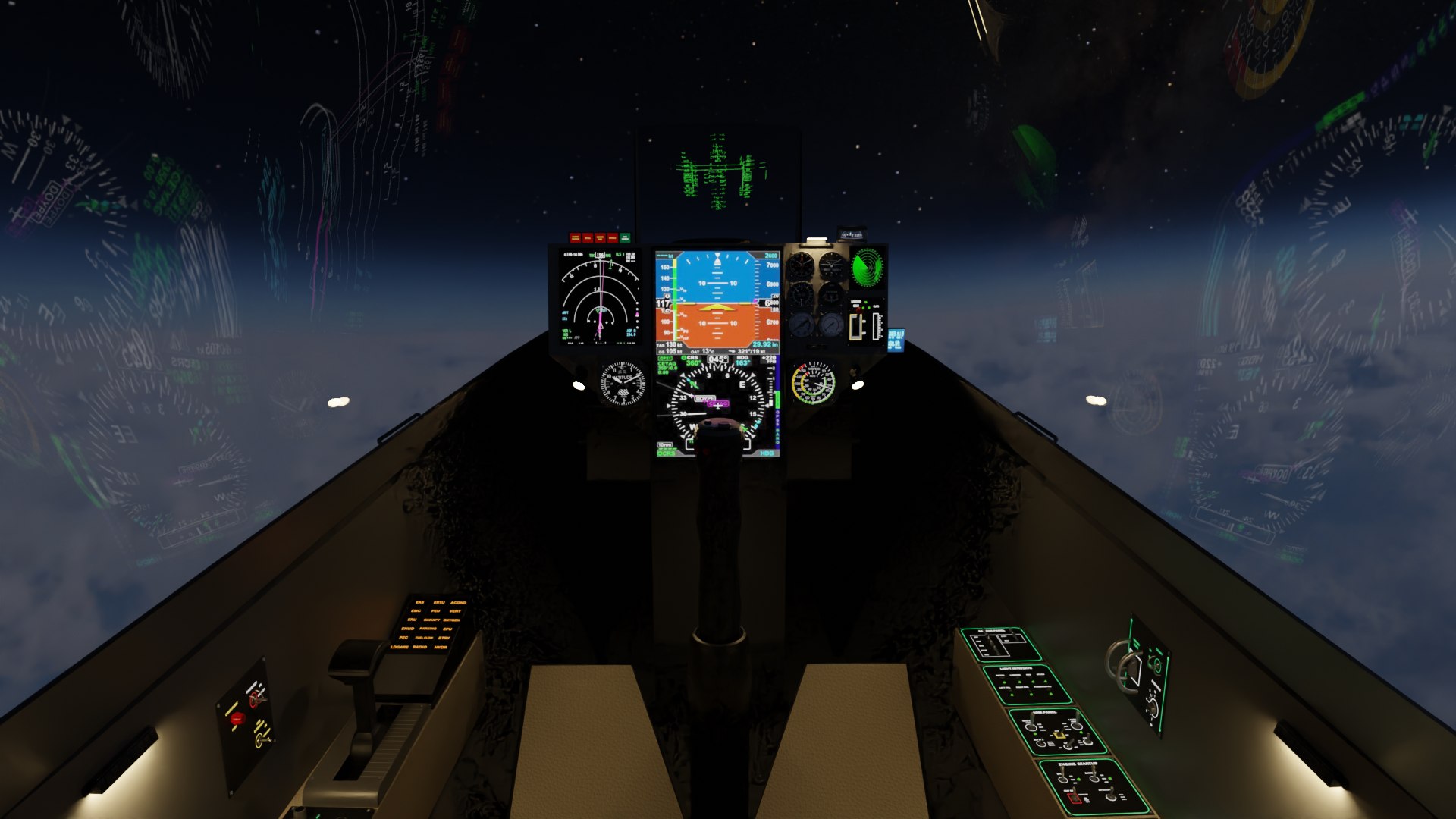The height and width of the screenshot is (819, 1456).
Task: Flip the red-guarded switch on Engine Startup panel
Action: coord(1072,797)
